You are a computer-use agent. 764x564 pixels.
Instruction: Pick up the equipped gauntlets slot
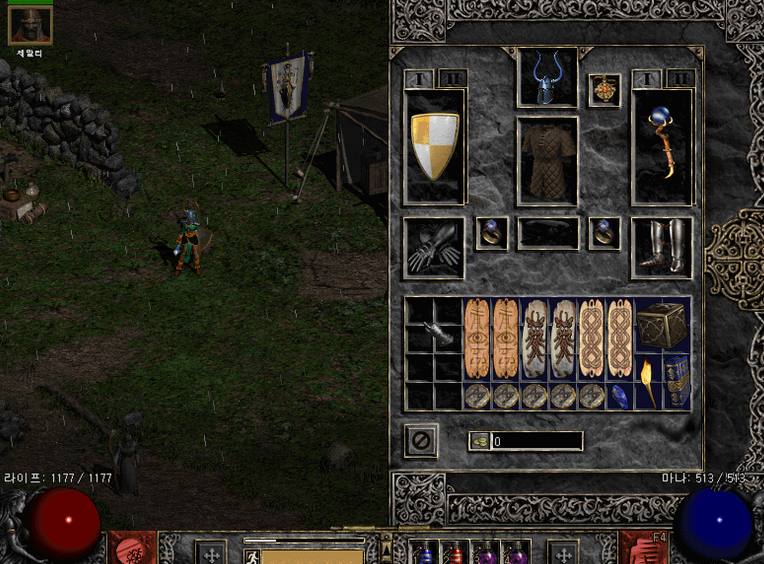[434, 248]
